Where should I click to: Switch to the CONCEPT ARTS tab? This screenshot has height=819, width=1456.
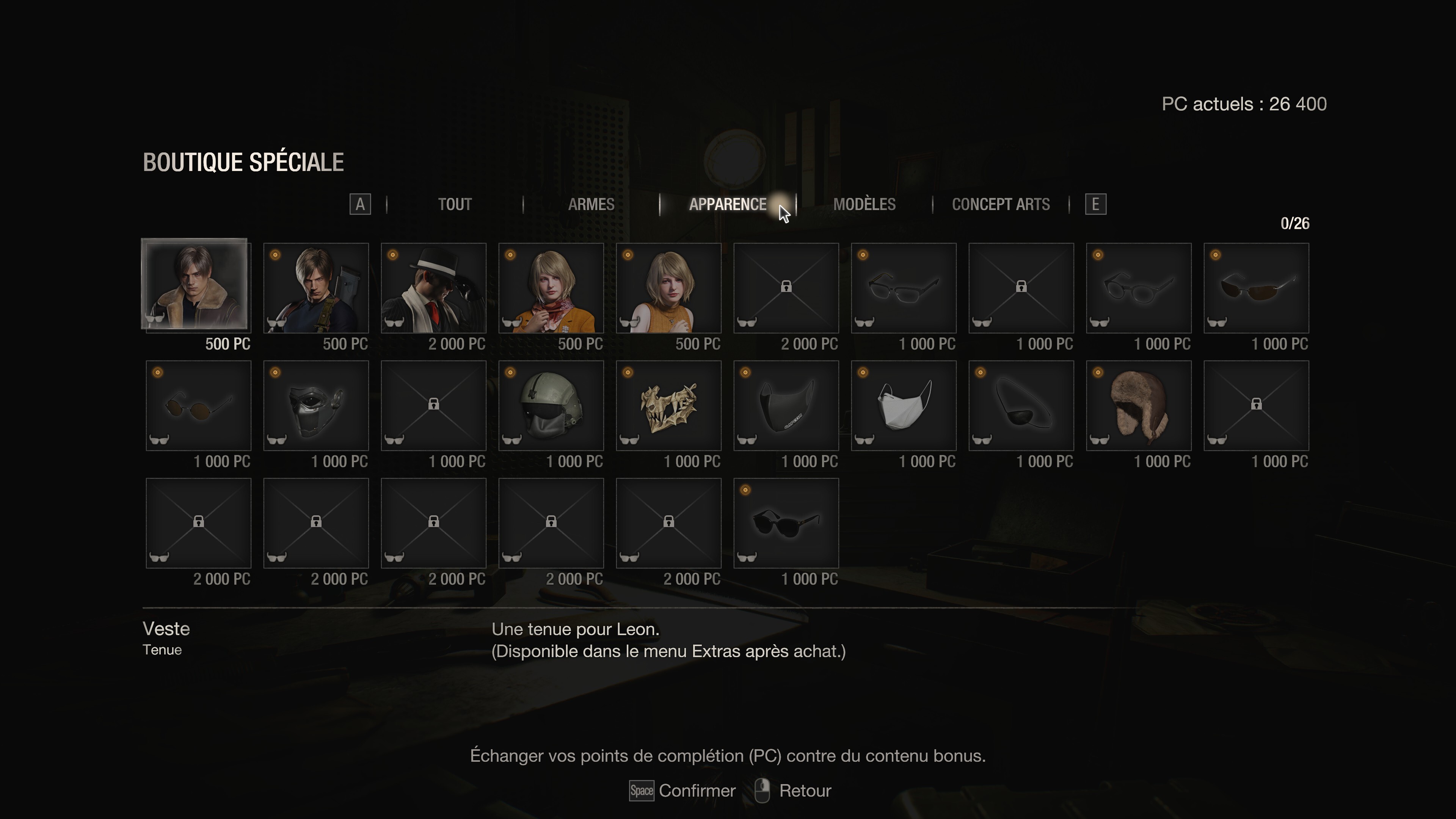[1001, 204]
